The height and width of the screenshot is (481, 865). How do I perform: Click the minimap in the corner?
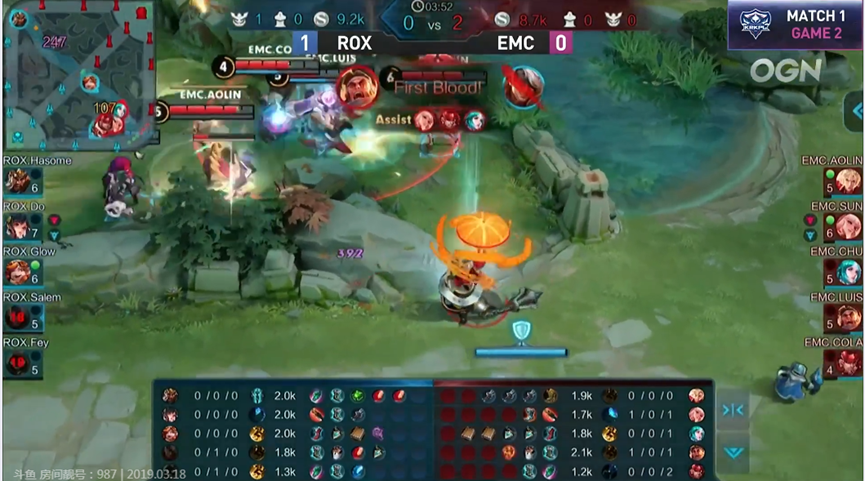[x=82, y=76]
